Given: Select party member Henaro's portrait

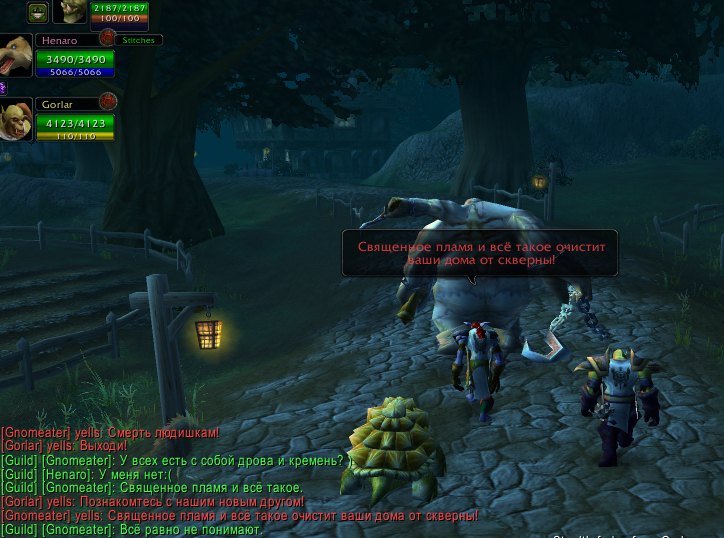Looking at the screenshot, I should point(16,57).
